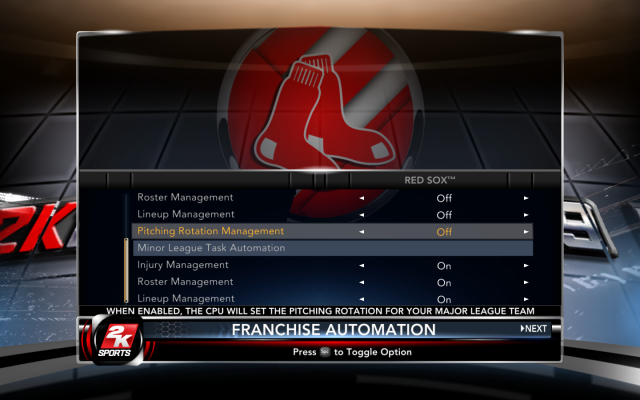
Task: Click right arrow for Pitching Rotation Management
Action: click(526, 231)
